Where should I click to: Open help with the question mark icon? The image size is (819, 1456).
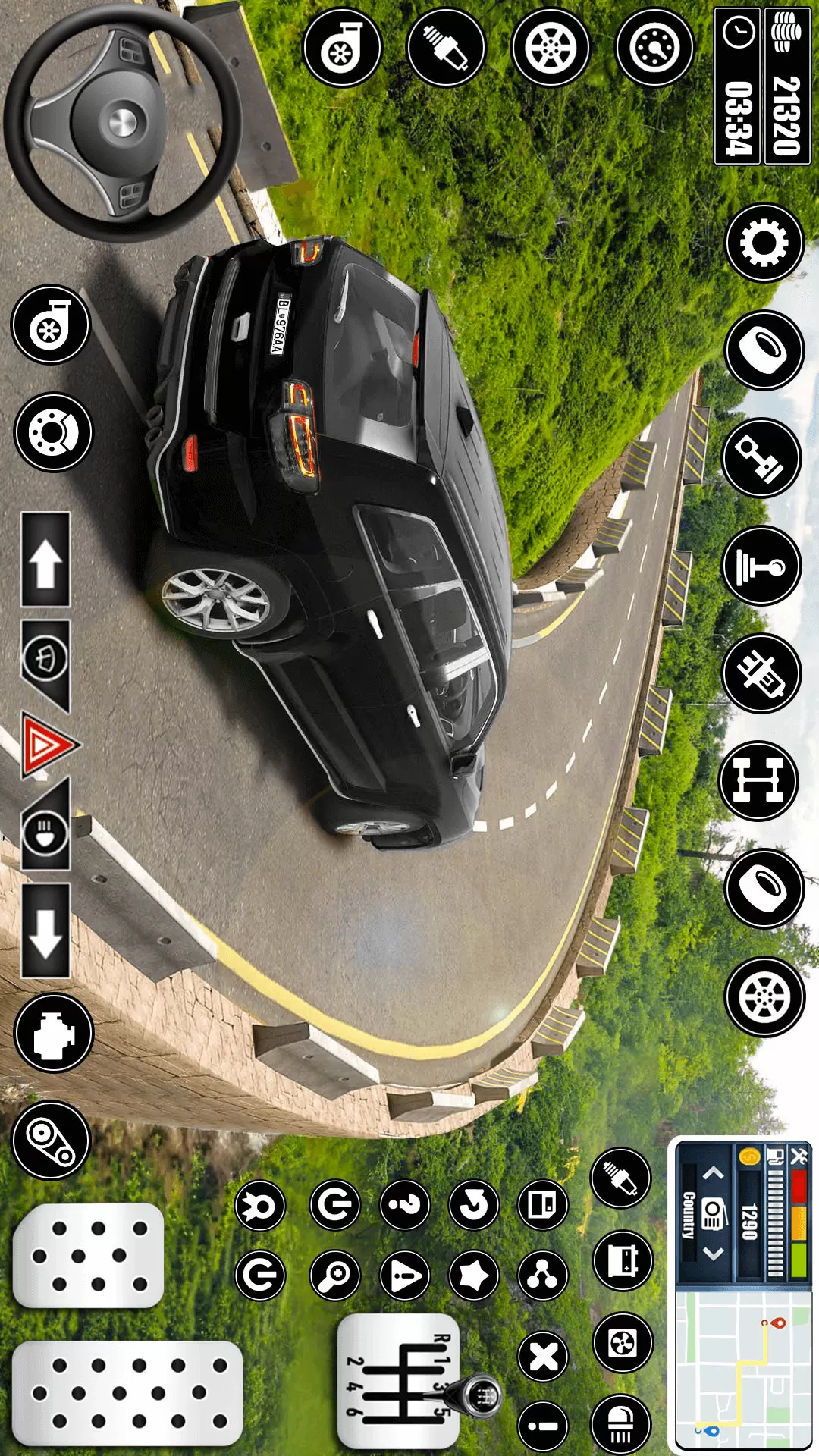(404, 1204)
